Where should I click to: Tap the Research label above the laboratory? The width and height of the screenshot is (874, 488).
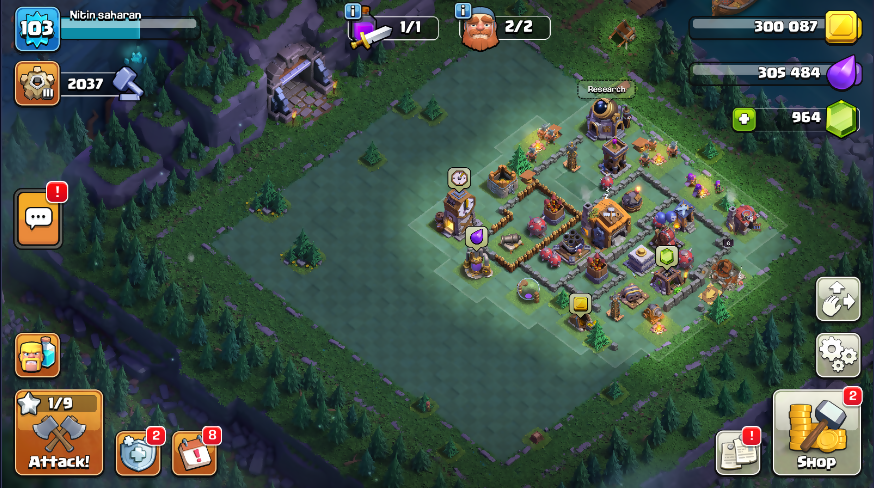[x=606, y=89]
